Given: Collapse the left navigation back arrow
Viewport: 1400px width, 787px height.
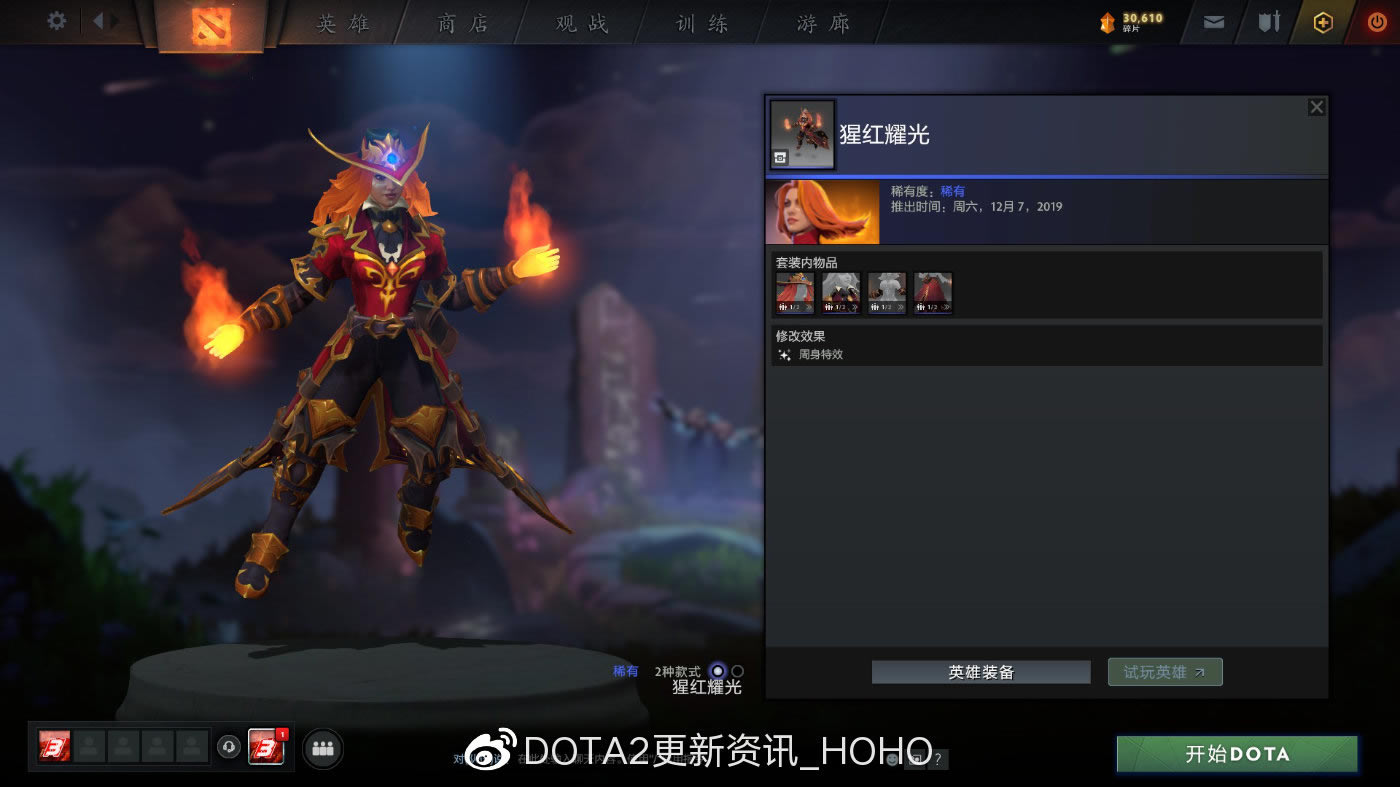Looking at the screenshot, I should 97,20.
